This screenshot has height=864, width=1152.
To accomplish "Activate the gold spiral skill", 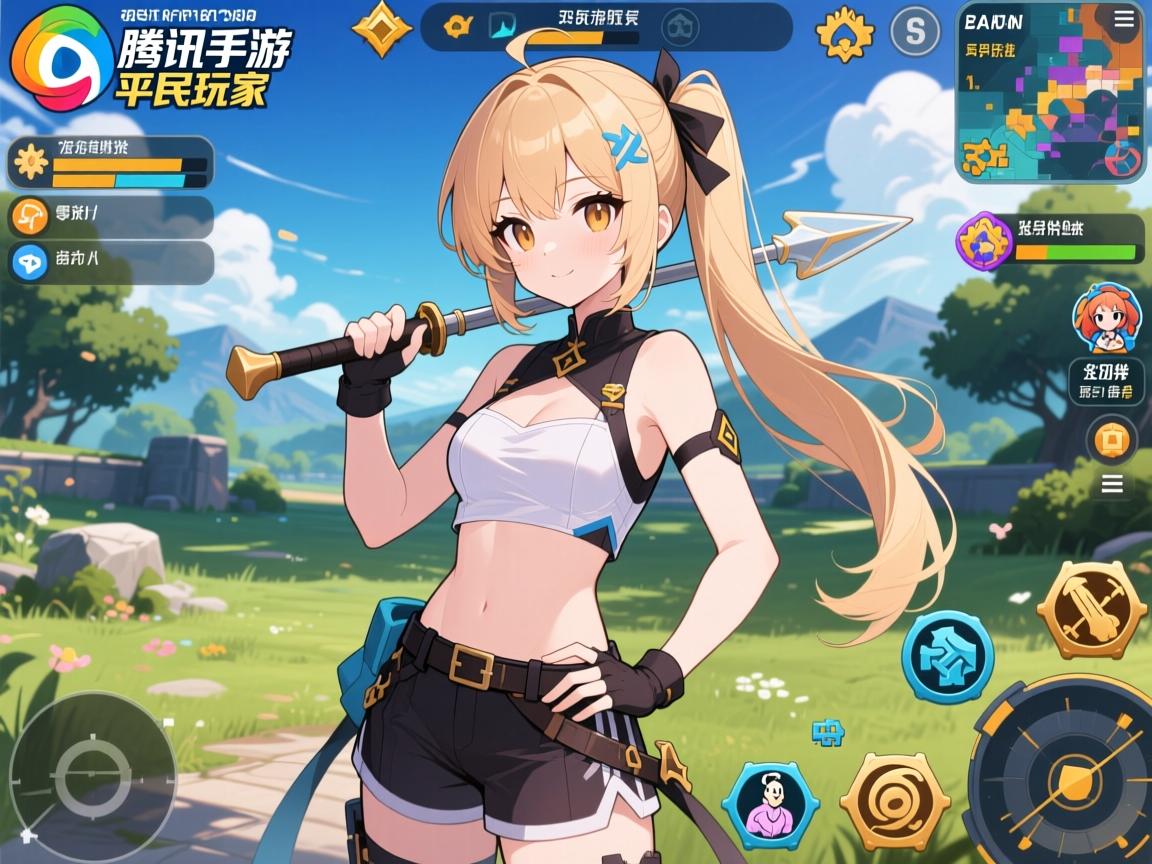I will coord(893,802).
